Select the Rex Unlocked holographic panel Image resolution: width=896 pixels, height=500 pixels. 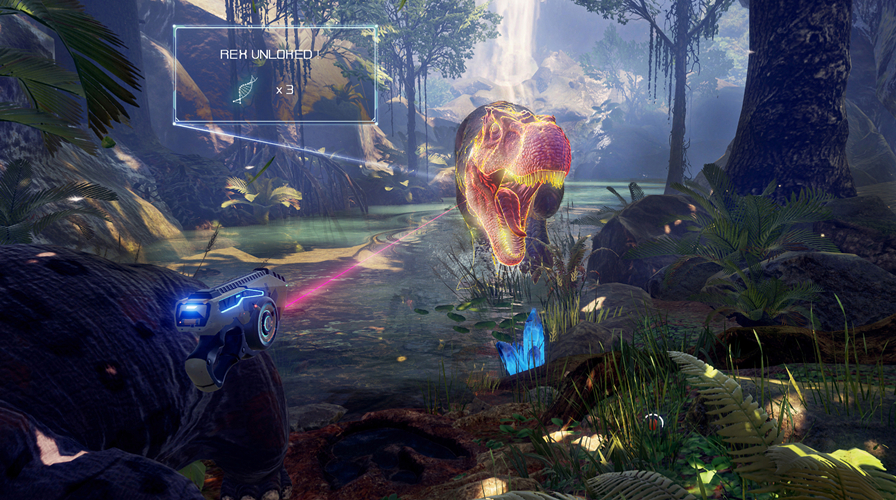coord(275,75)
